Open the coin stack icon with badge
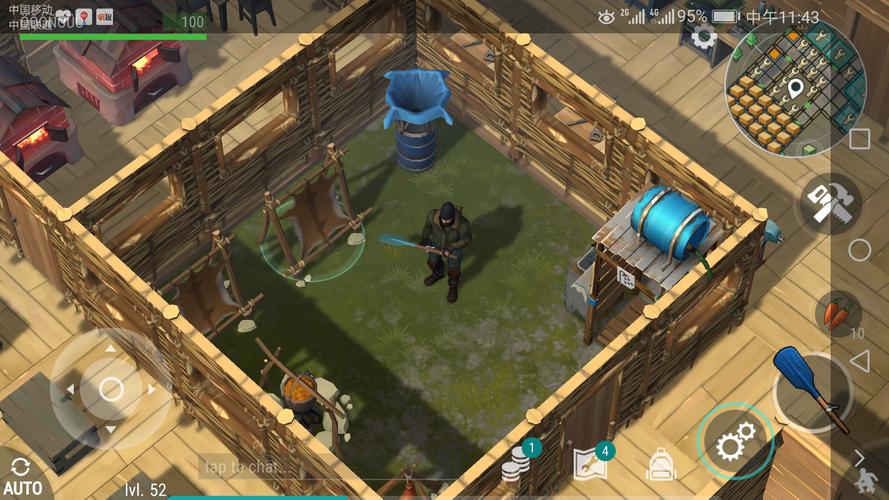This screenshot has height=500, width=889. pyautogui.click(x=516, y=462)
